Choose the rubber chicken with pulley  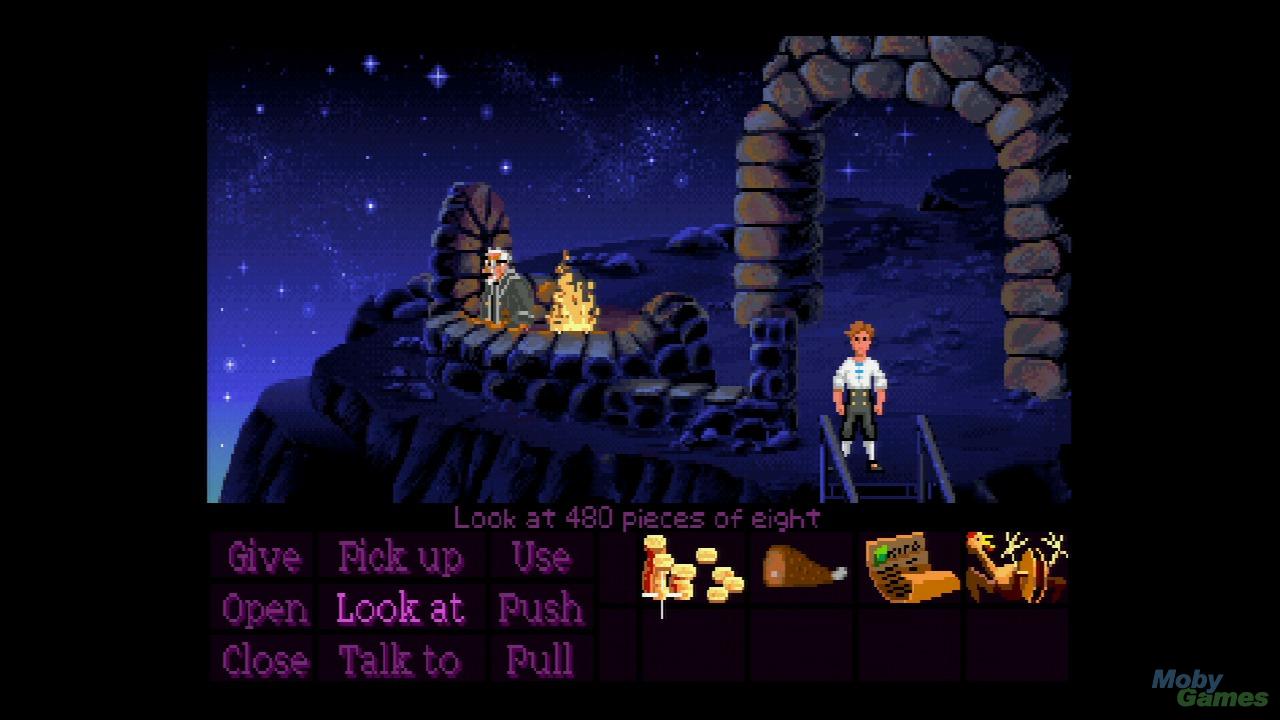tap(1015, 568)
